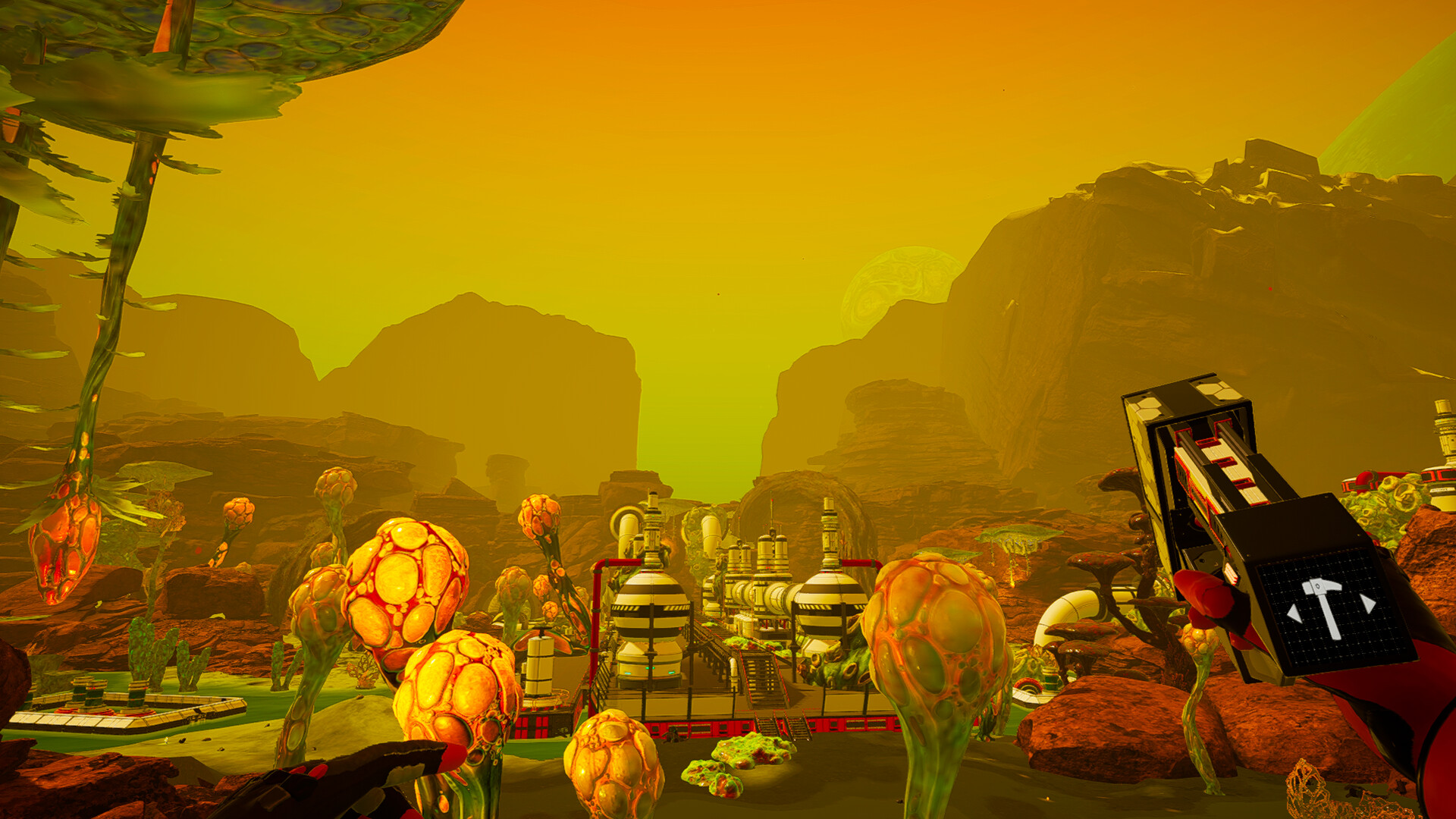
Task: Click the left selector arrow on the device display
Action: pyautogui.click(x=1294, y=613)
